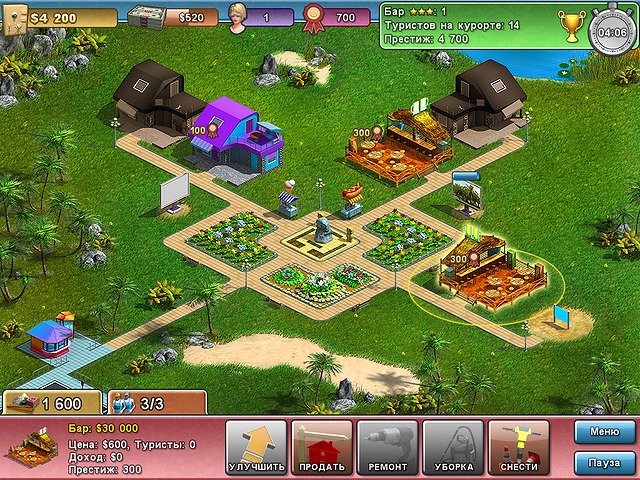This screenshot has height=480, width=640.
Task: Pause the game with Пауза
Action: pyautogui.click(x=604, y=463)
